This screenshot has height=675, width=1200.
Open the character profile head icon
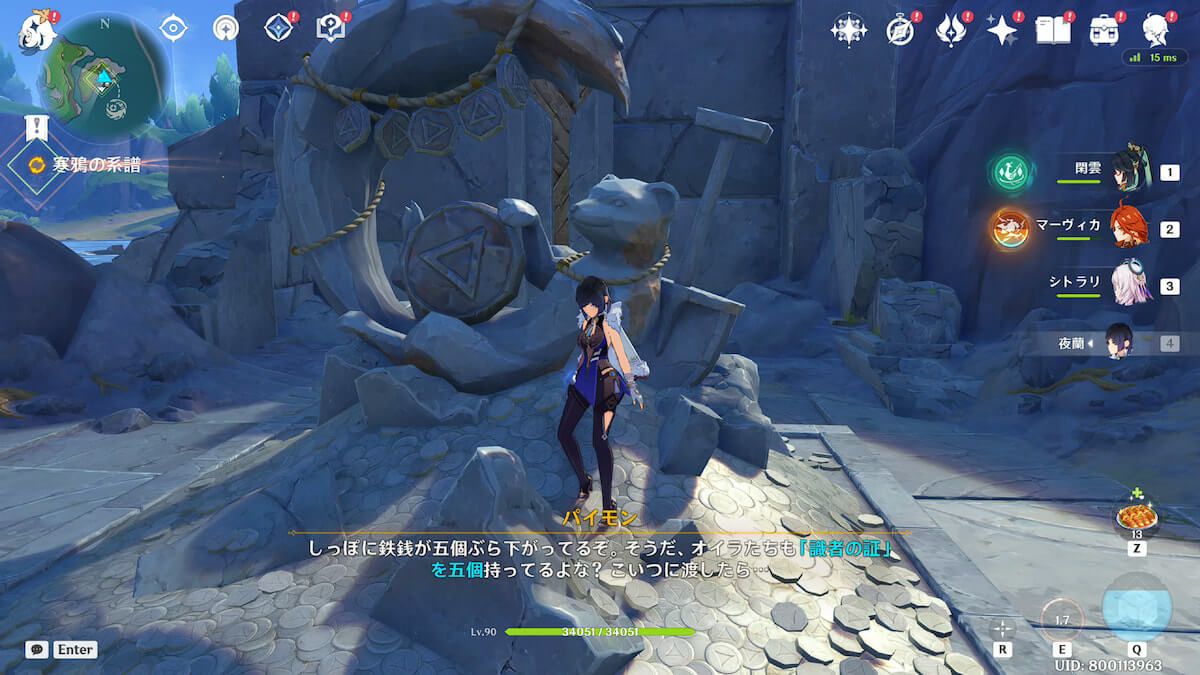1157,30
